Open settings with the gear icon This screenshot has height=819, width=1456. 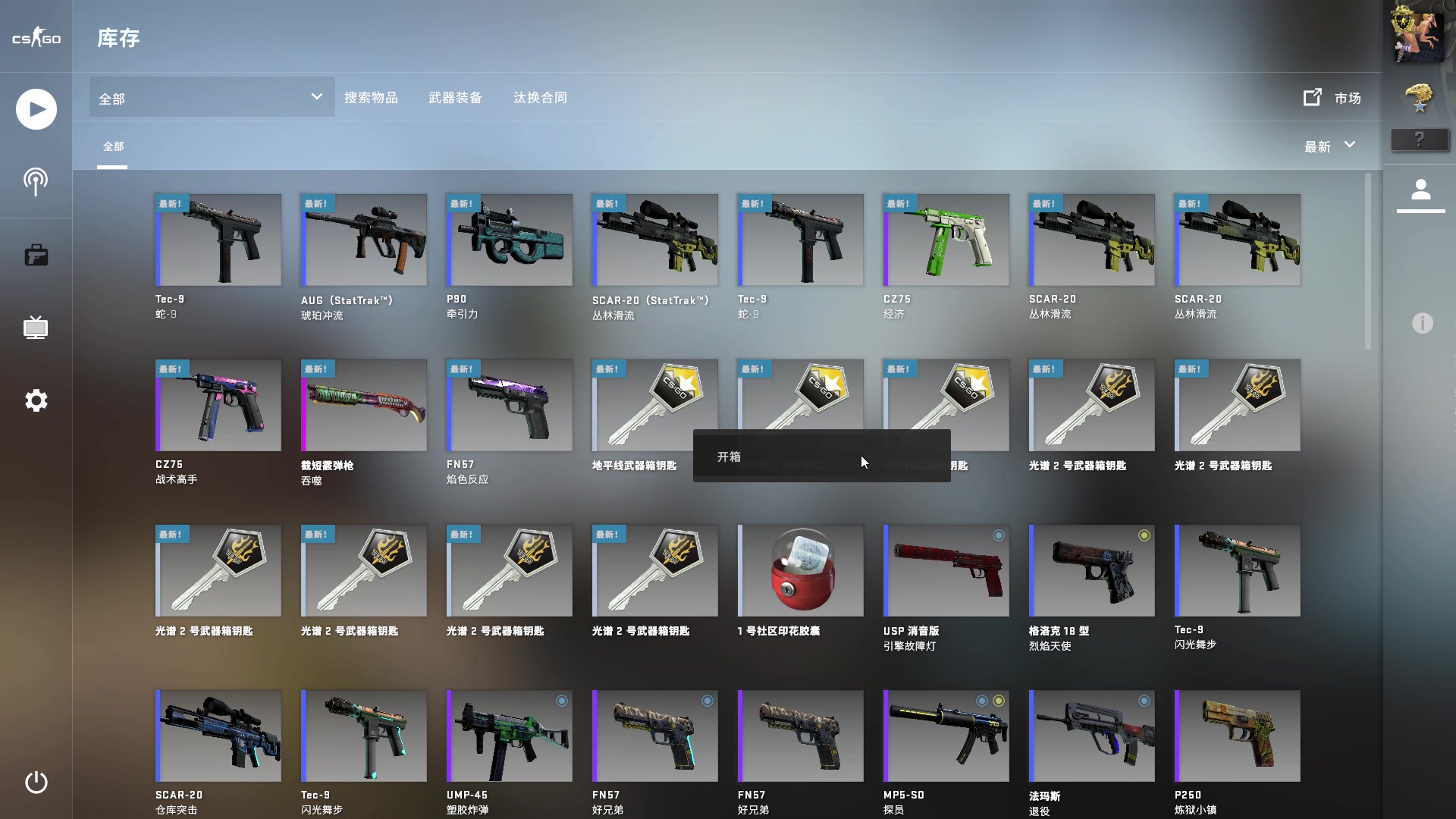[36, 400]
